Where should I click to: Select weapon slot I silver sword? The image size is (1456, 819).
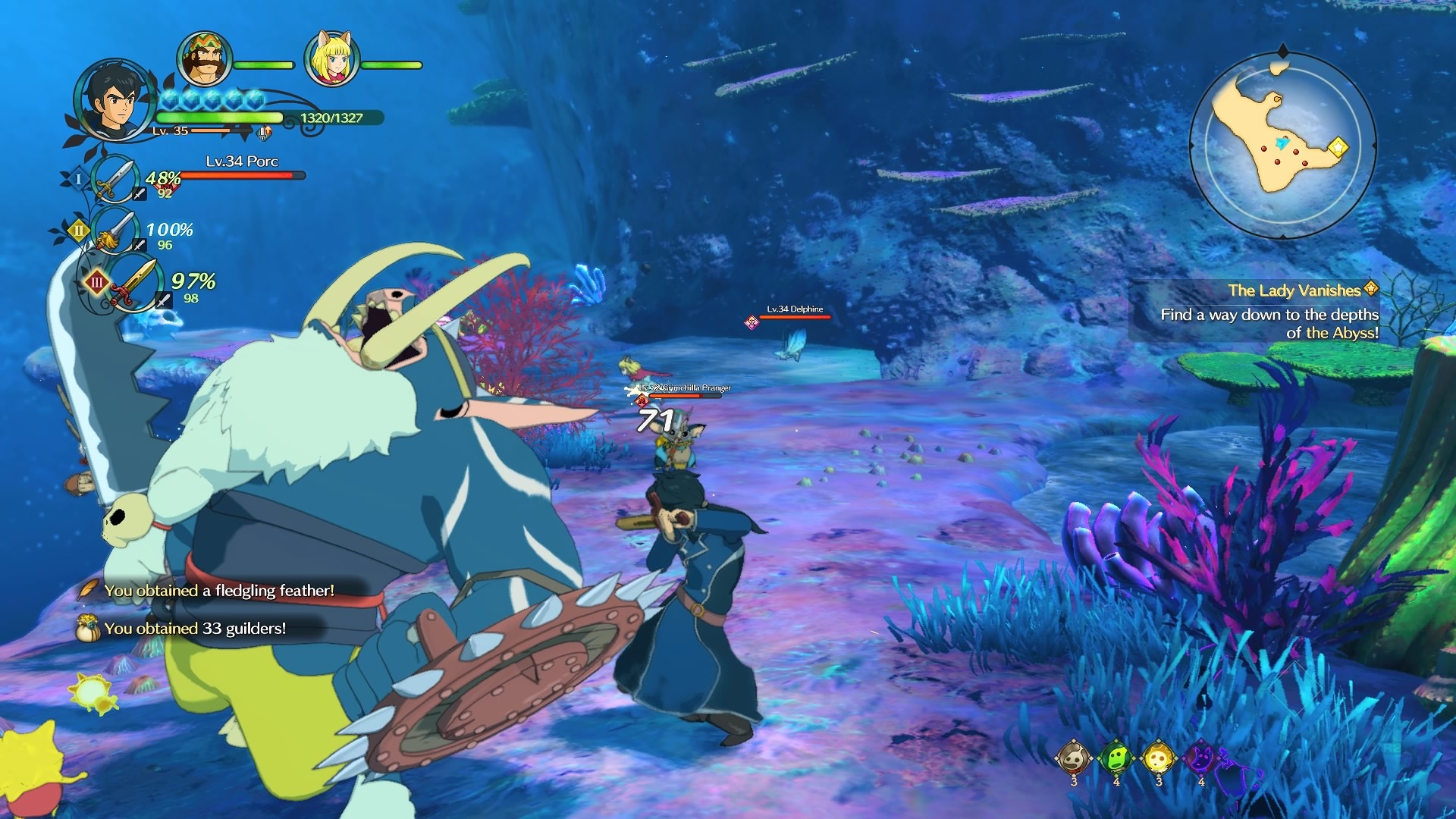114,180
